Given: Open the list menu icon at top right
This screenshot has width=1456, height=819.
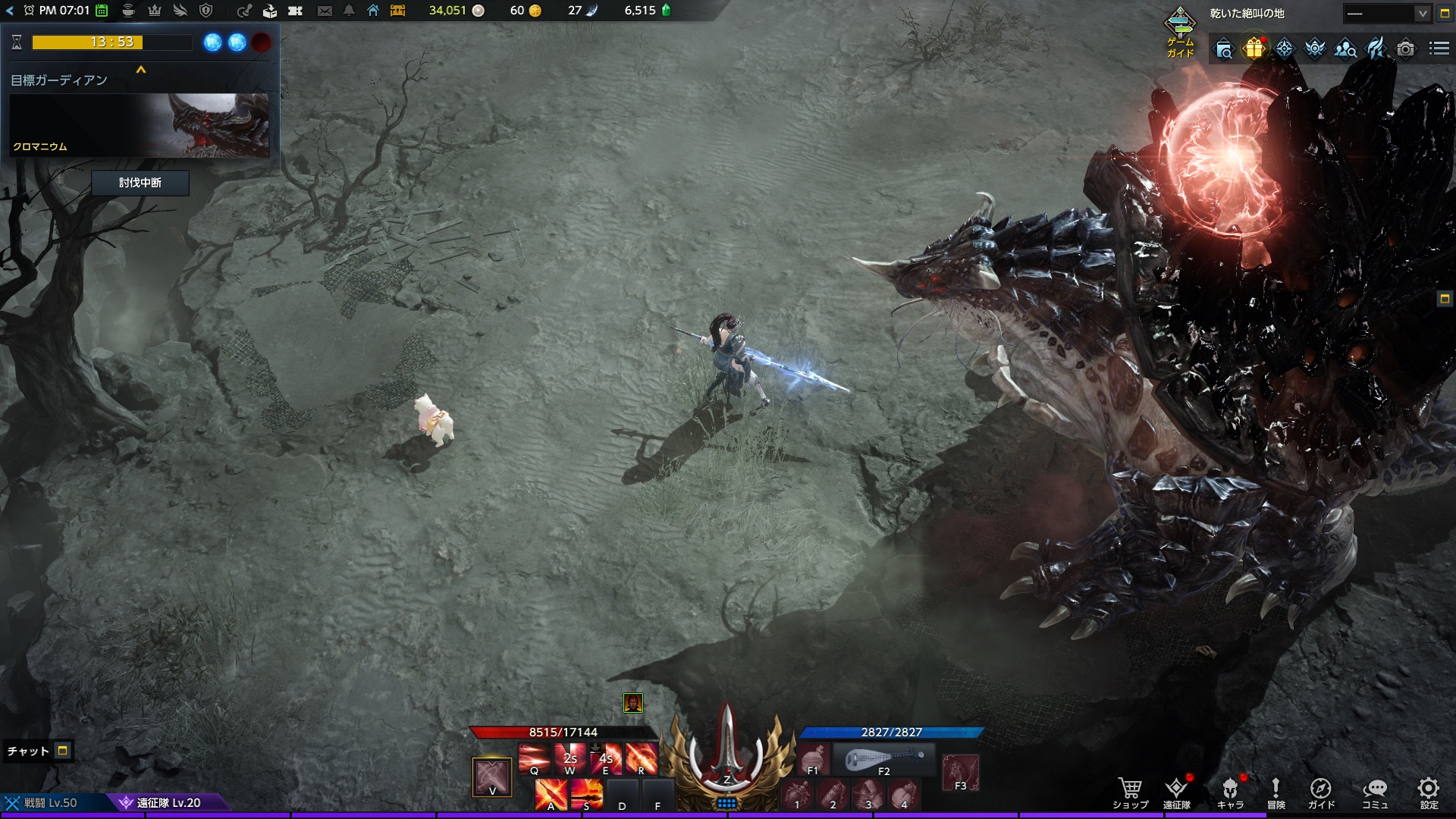Looking at the screenshot, I should [x=1439, y=49].
